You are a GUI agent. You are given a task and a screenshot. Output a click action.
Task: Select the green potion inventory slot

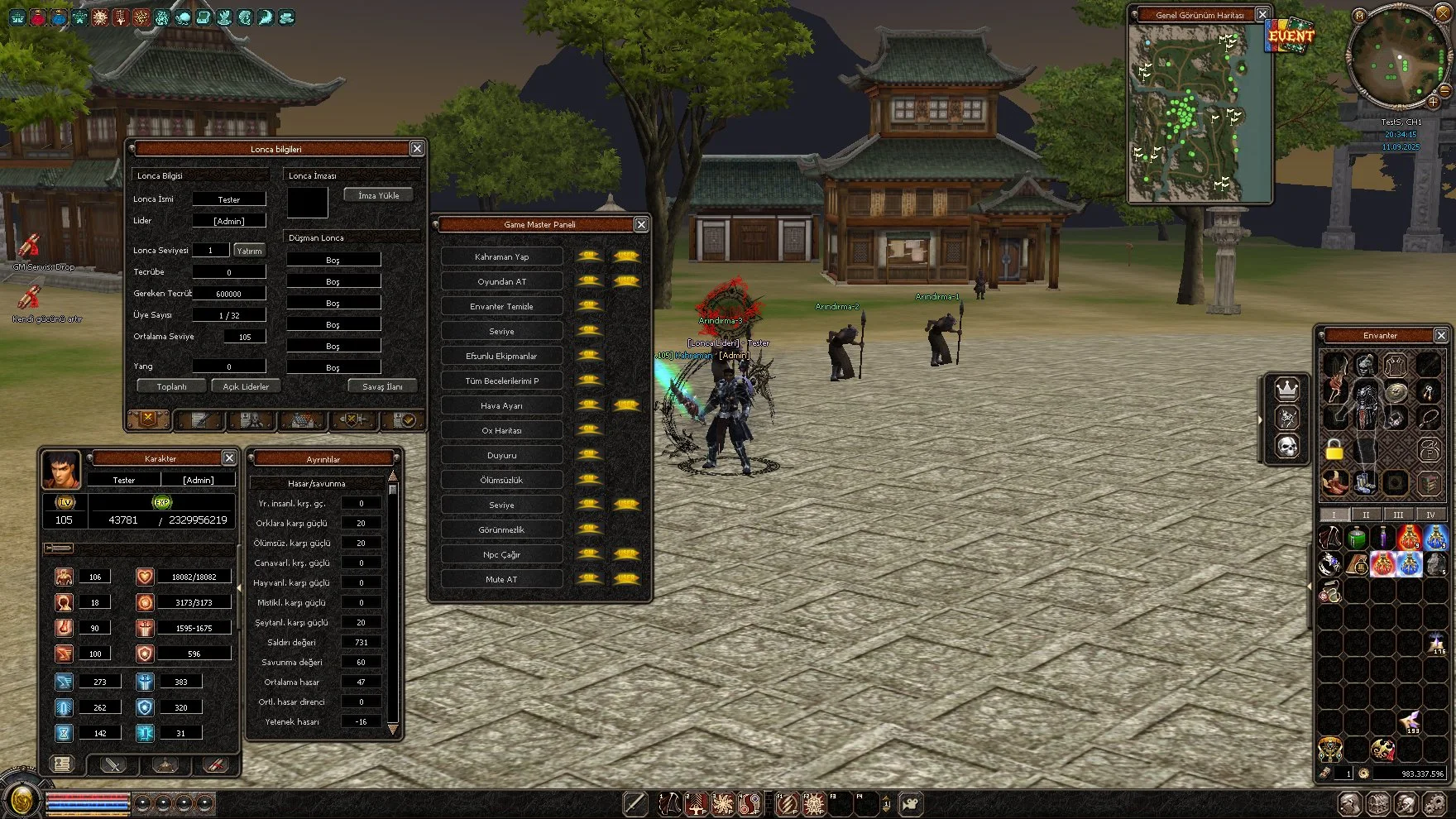1357,539
